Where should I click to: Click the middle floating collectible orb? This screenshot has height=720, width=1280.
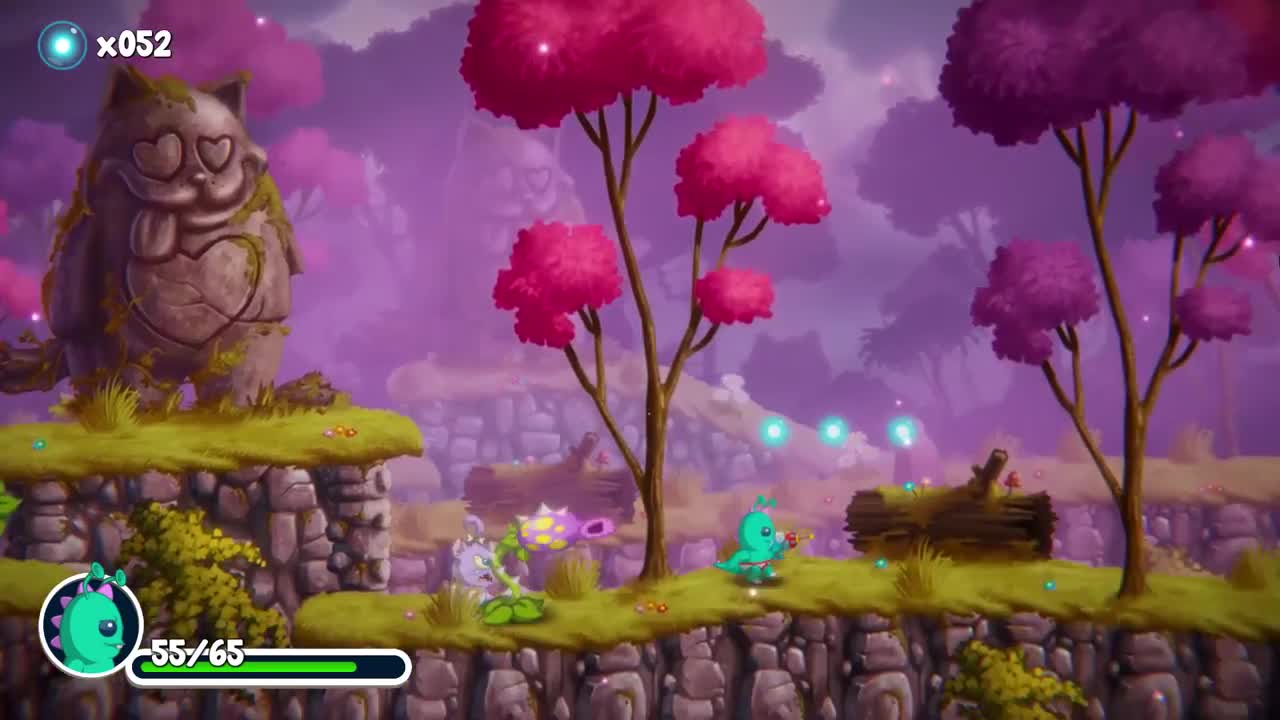835,430
